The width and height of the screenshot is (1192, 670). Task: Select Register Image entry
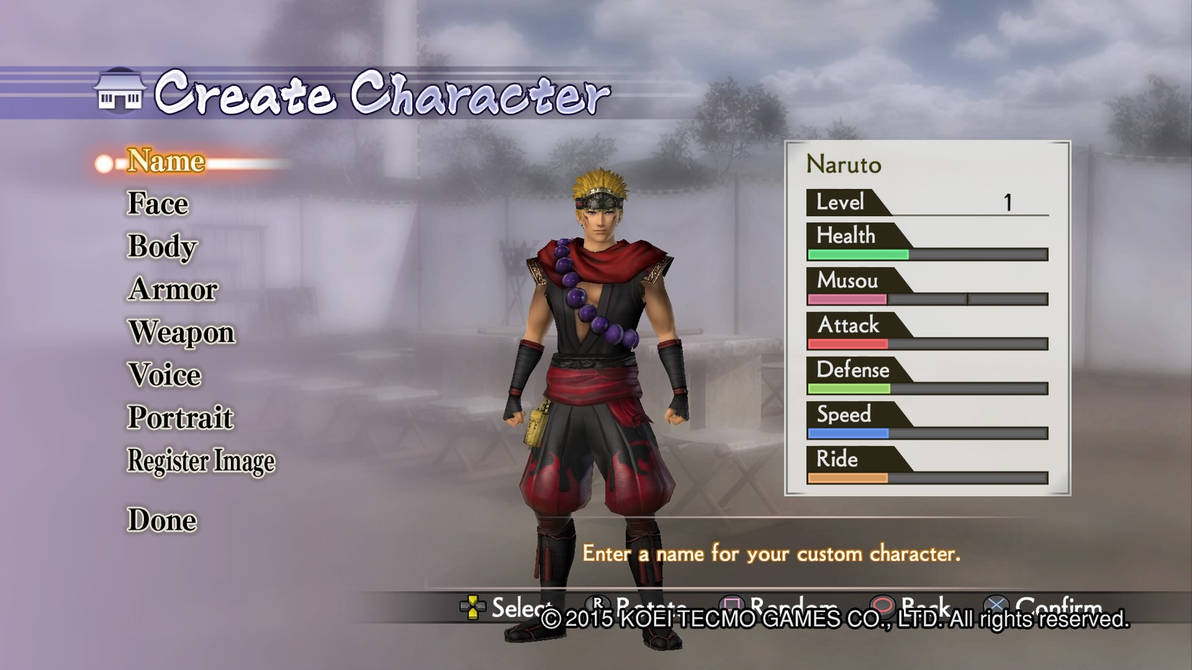pyautogui.click(x=201, y=461)
